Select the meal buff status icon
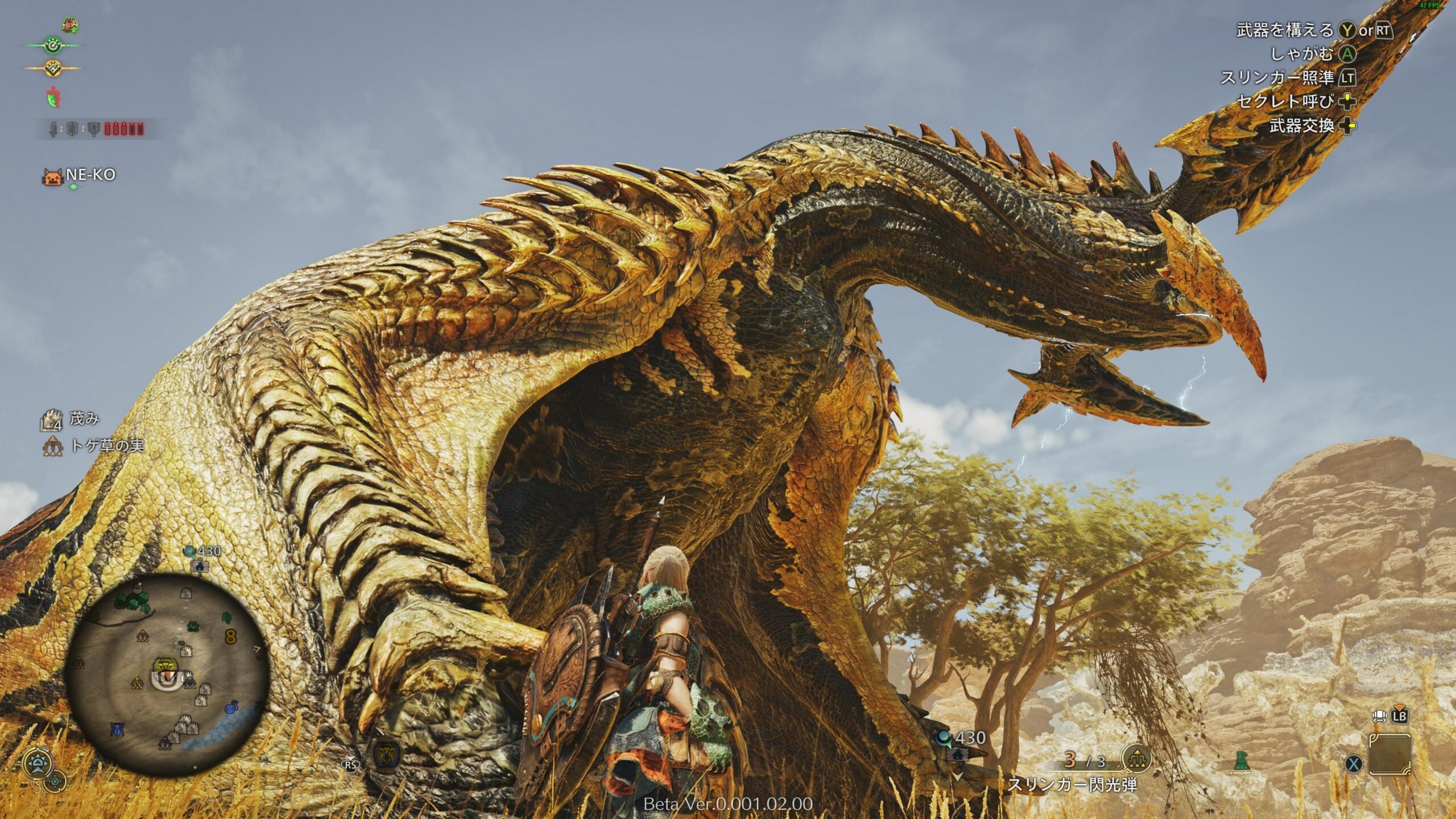The image size is (1456, 819). pyautogui.click(x=70, y=25)
